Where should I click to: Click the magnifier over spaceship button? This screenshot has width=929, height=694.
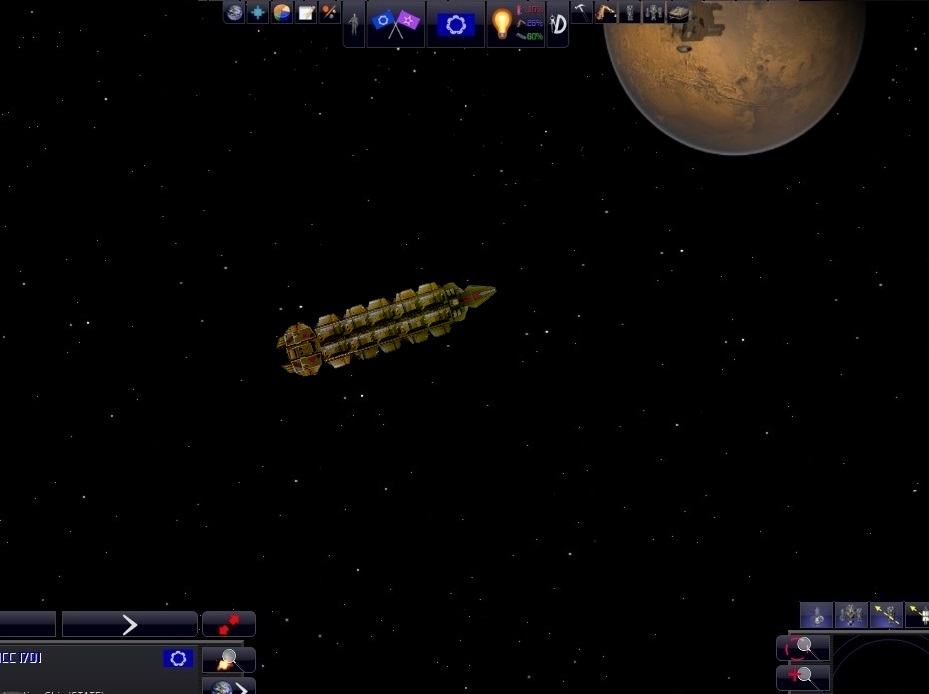pyautogui.click(x=229, y=660)
